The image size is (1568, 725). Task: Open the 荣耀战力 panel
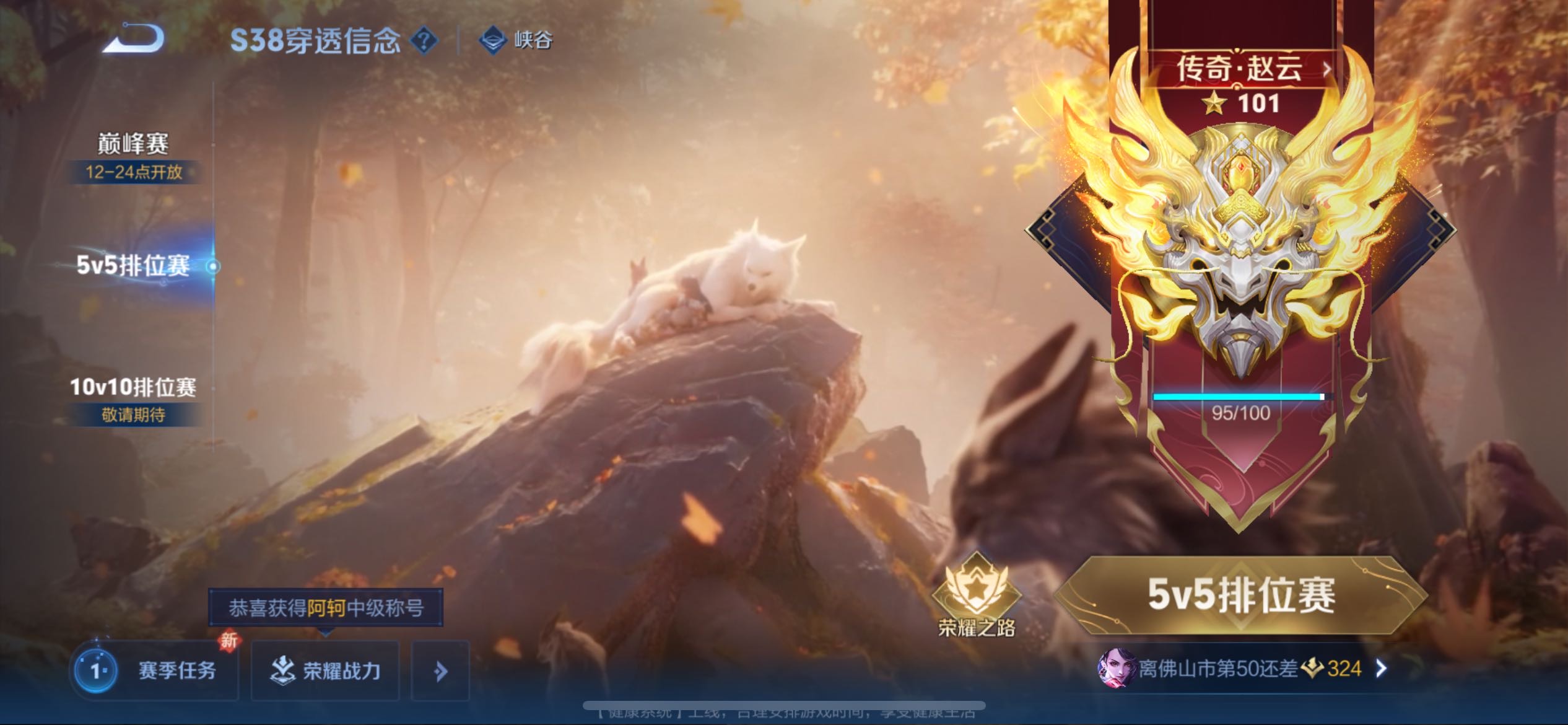326,670
